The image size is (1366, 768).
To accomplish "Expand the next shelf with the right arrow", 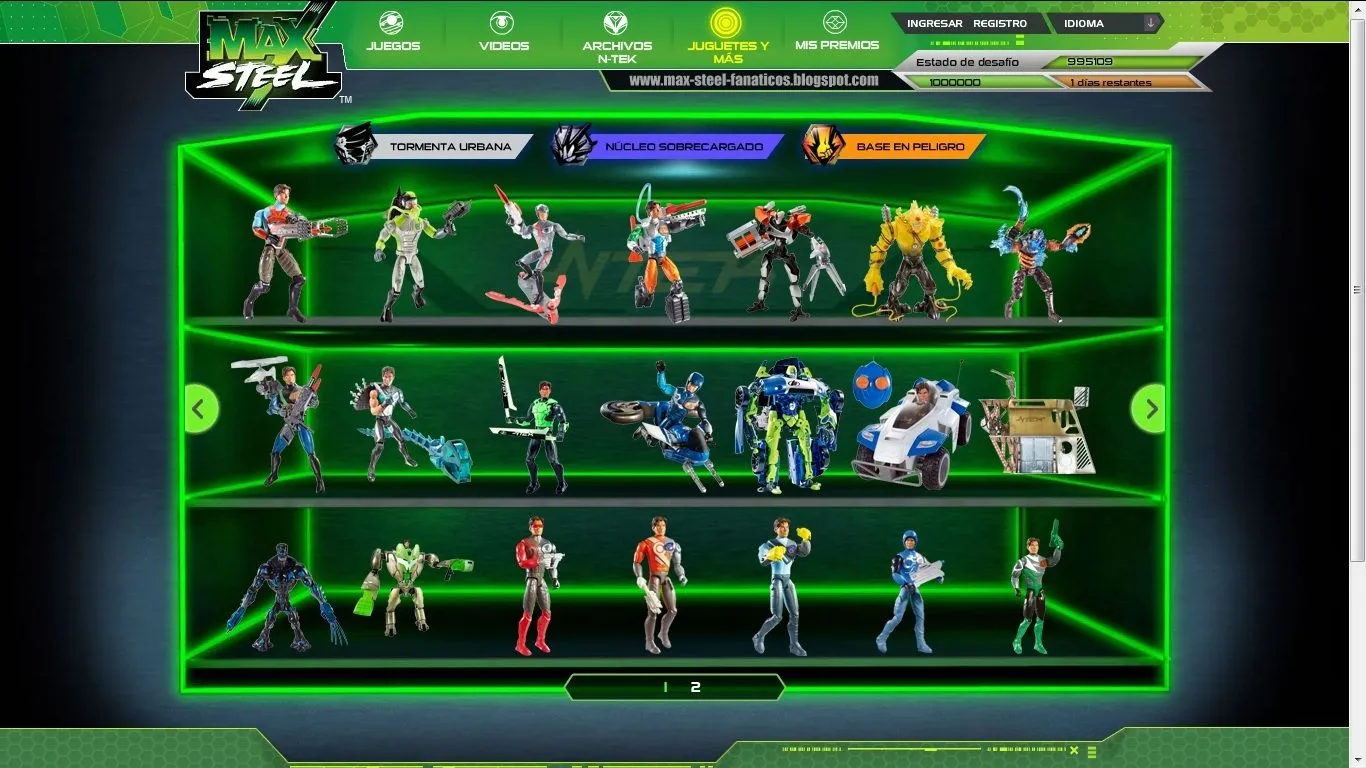I will [1148, 408].
